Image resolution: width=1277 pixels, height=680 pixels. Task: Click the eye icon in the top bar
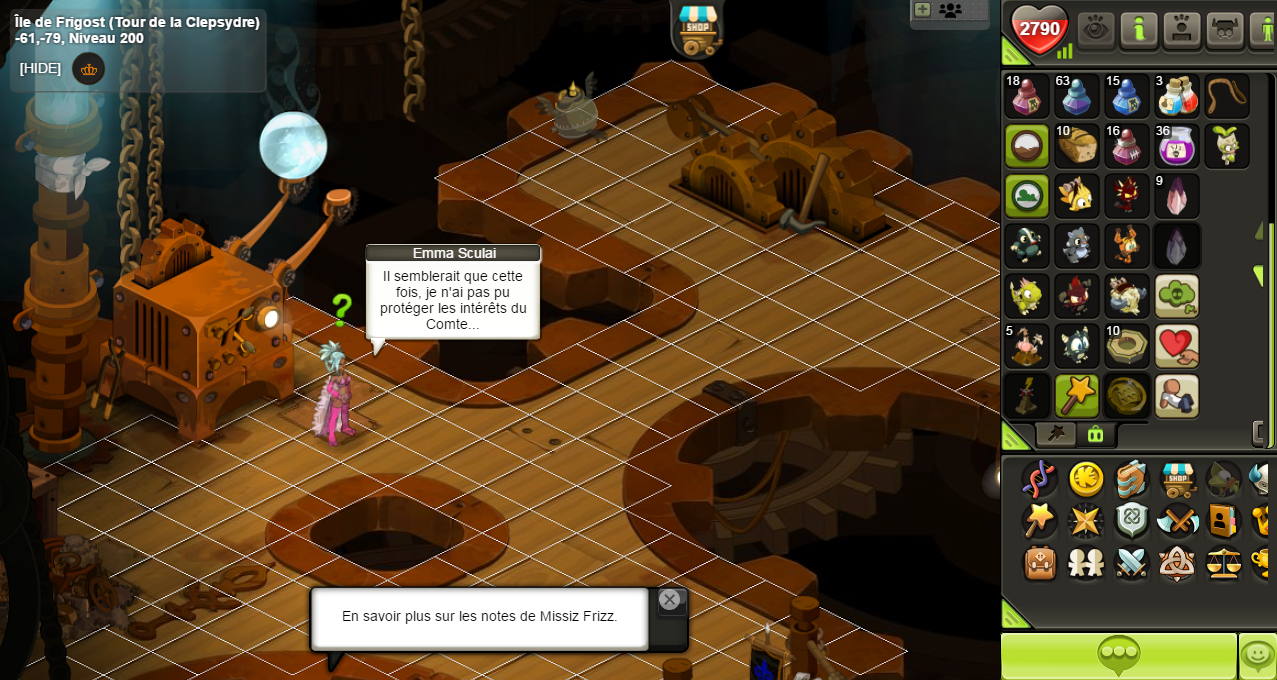1096,29
